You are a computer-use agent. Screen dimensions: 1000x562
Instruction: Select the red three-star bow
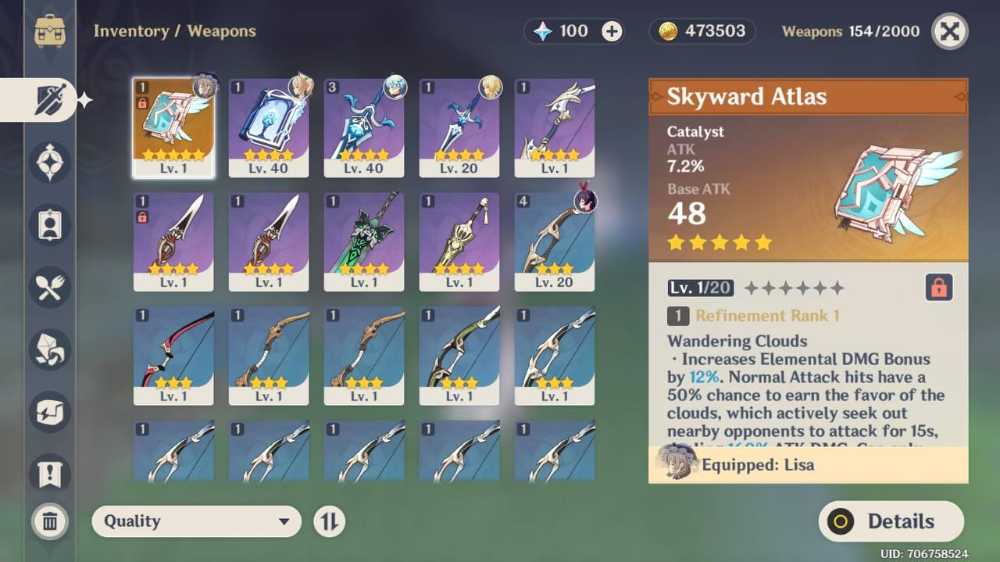coord(173,355)
